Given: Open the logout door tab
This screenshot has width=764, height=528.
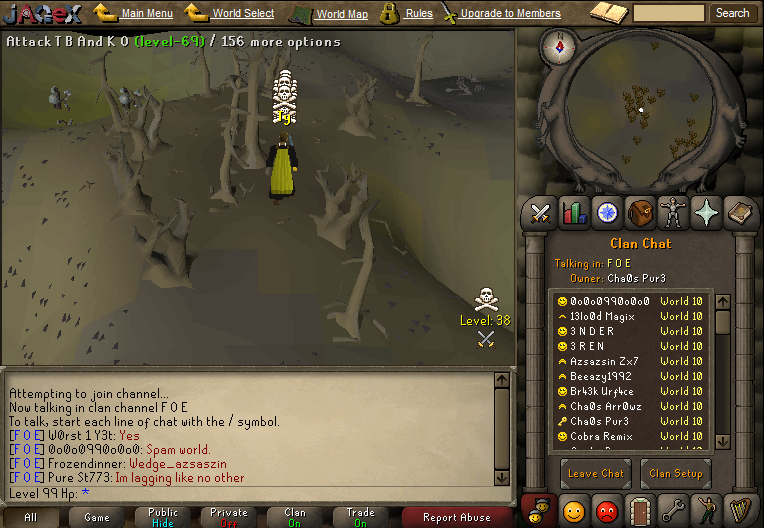Looking at the screenshot, I should (640, 510).
